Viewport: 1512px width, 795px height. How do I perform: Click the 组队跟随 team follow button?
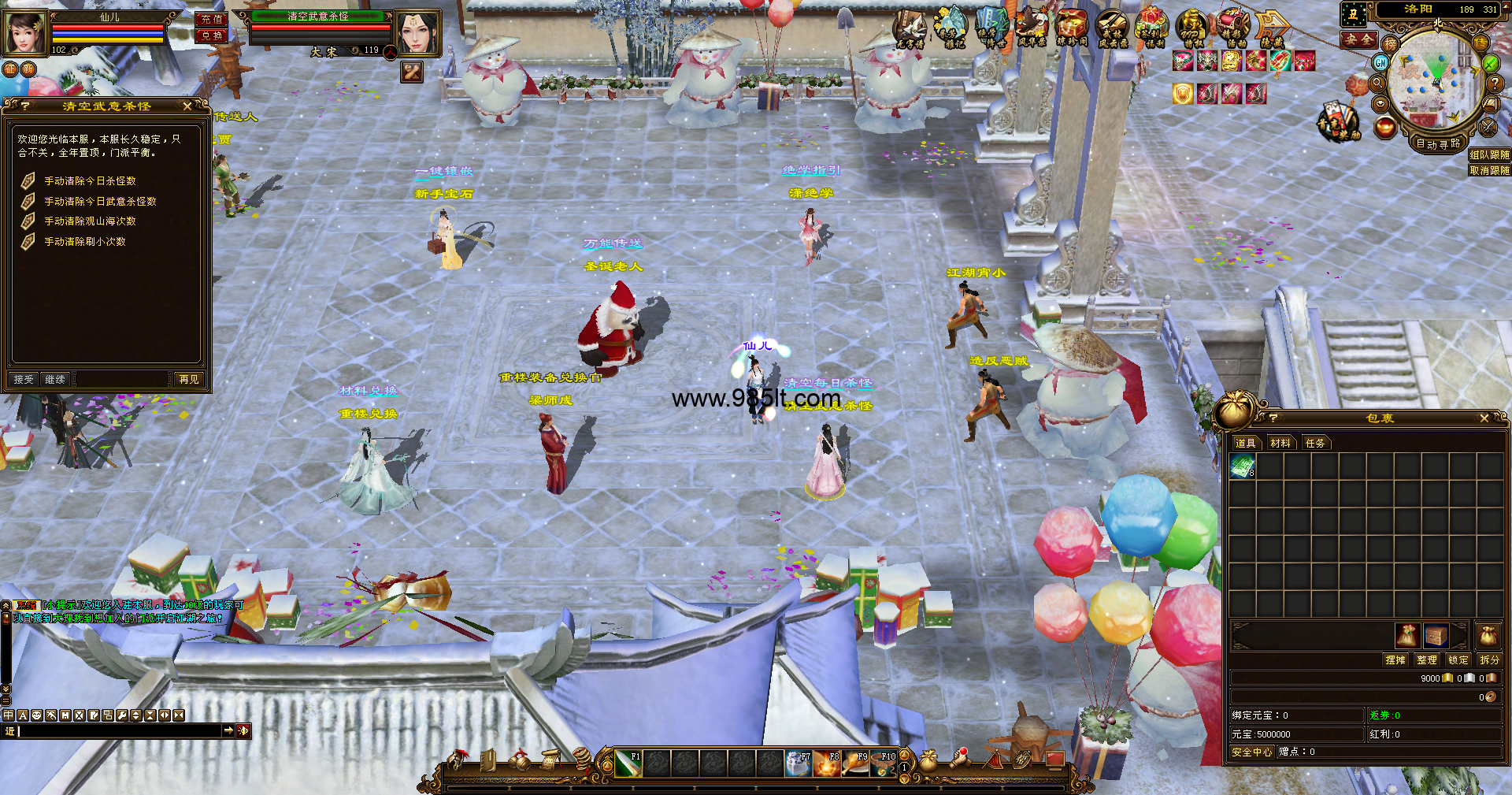(1489, 155)
